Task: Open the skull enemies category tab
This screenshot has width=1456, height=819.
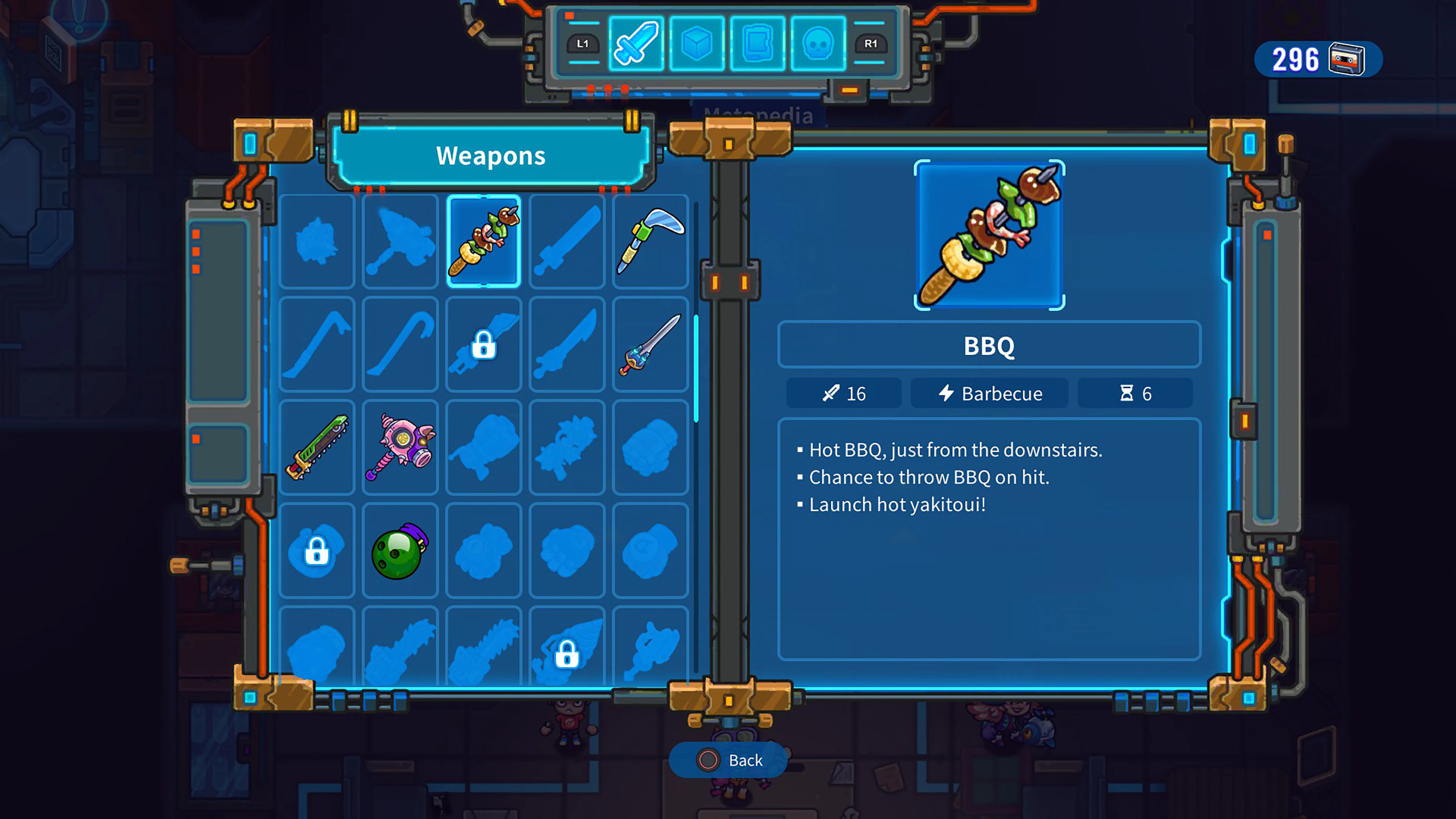Action: click(818, 44)
